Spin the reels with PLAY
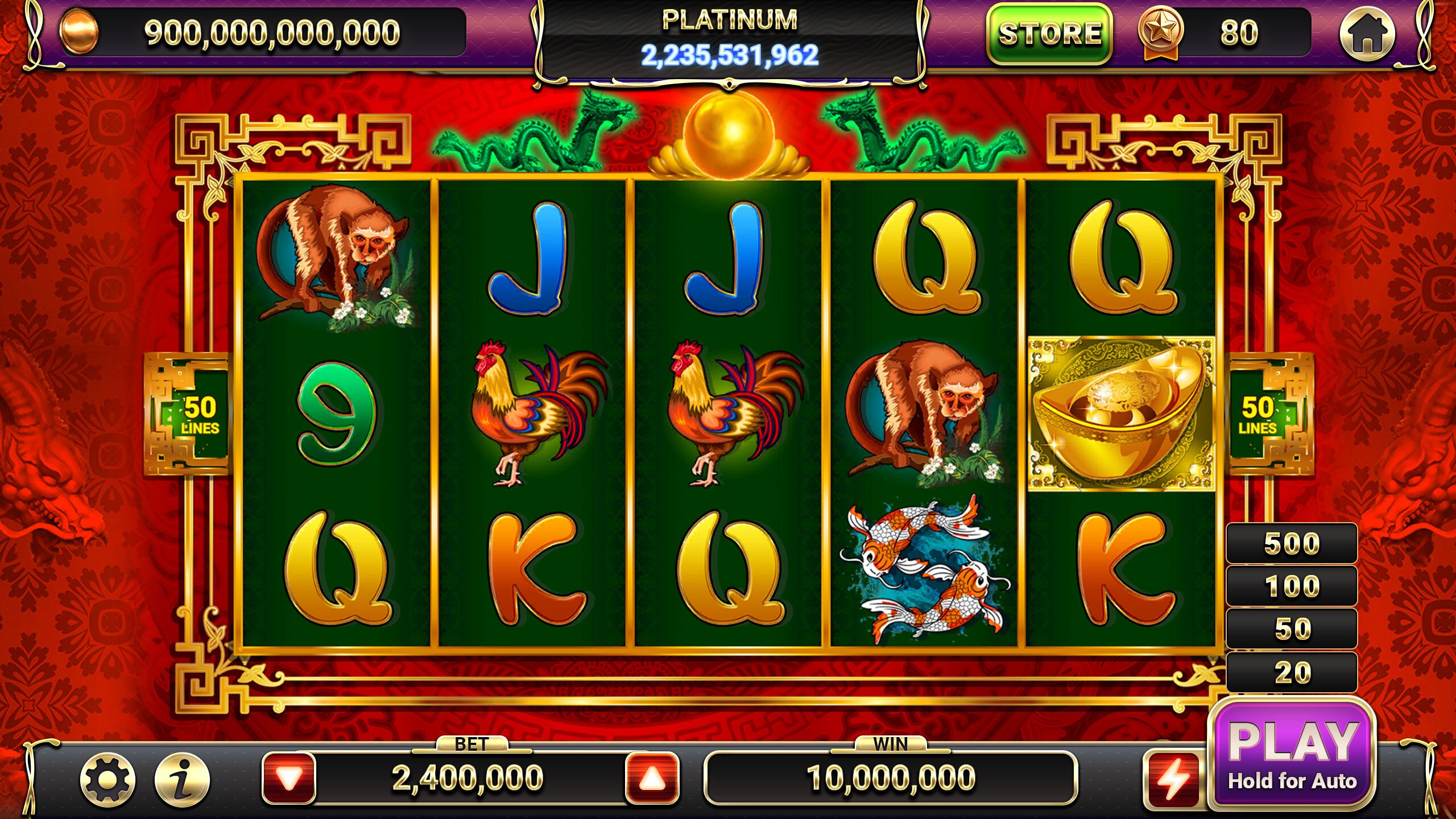Screen dimensions: 1456x819 click(x=1292, y=754)
